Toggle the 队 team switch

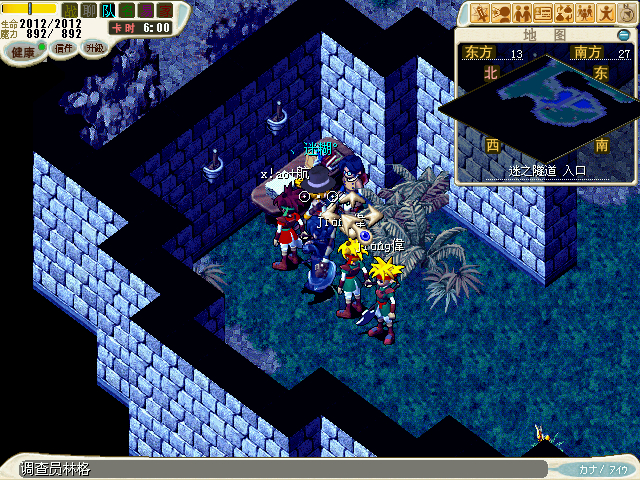pos(108,10)
